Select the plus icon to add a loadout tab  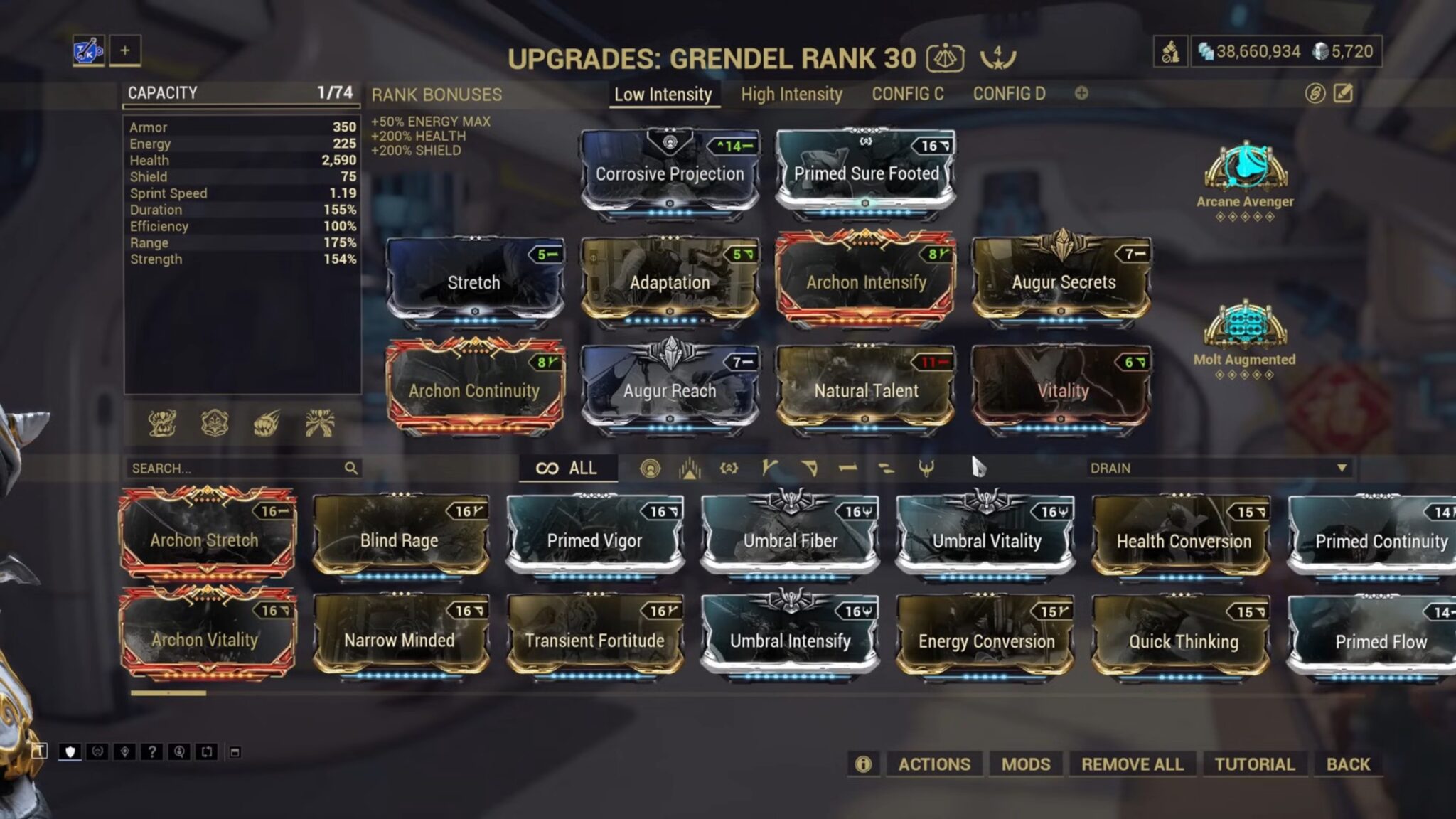pos(125,50)
